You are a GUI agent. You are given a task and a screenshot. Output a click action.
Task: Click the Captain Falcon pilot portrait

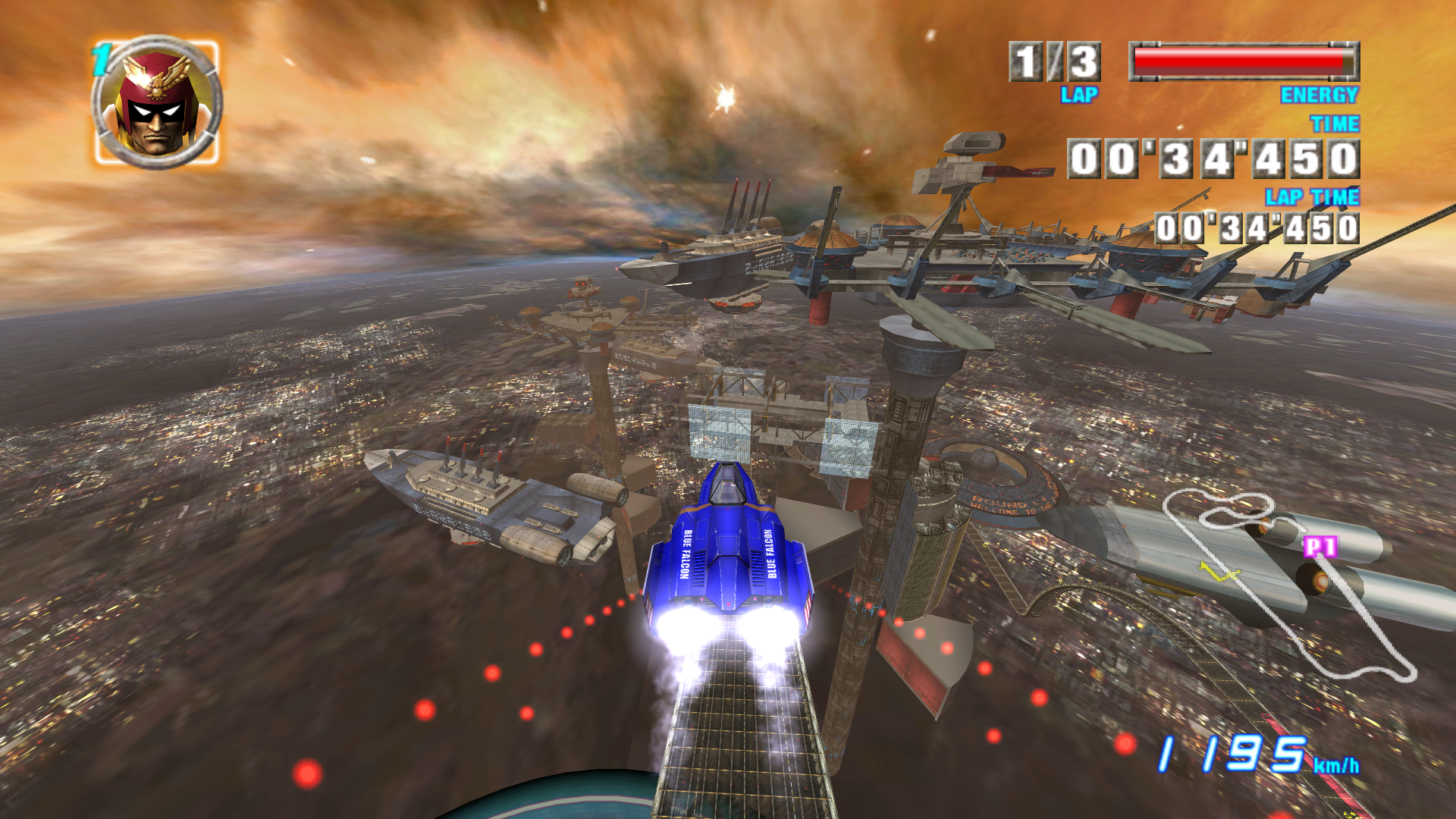coord(157,104)
